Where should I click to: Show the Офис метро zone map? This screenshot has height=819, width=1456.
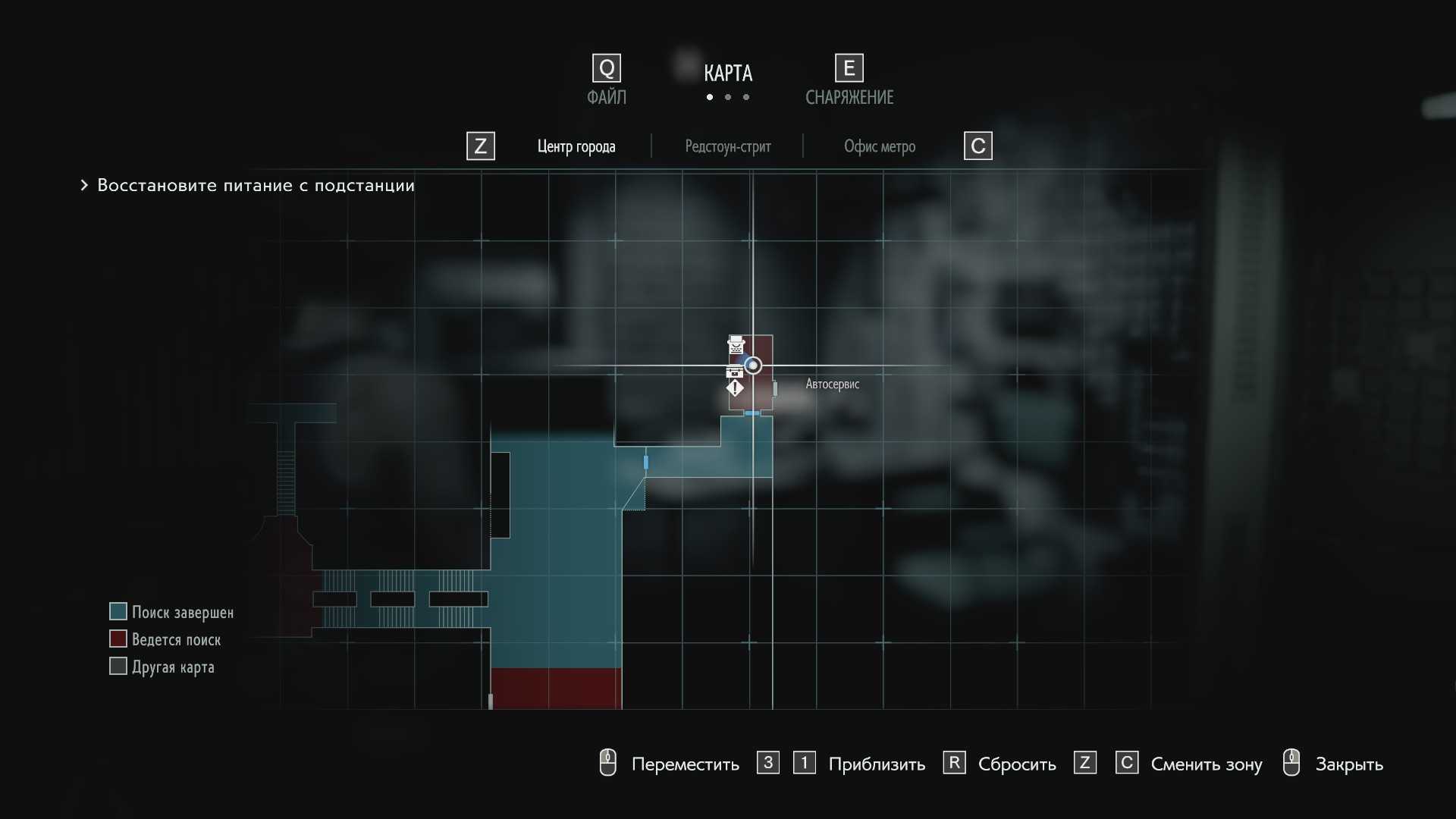pyautogui.click(x=880, y=146)
